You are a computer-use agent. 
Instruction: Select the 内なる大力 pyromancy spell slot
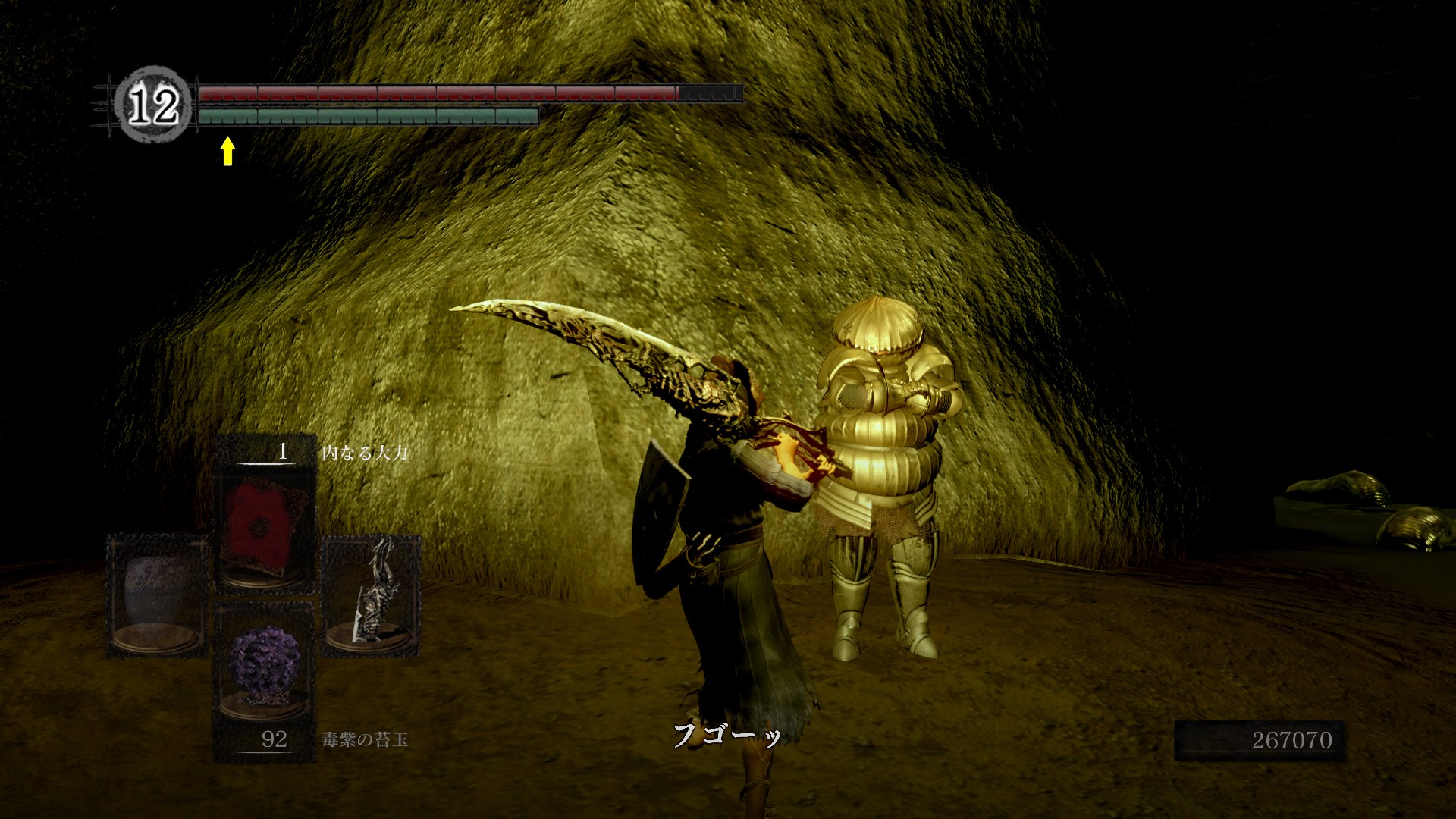pyautogui.click(x=265, y=525)
